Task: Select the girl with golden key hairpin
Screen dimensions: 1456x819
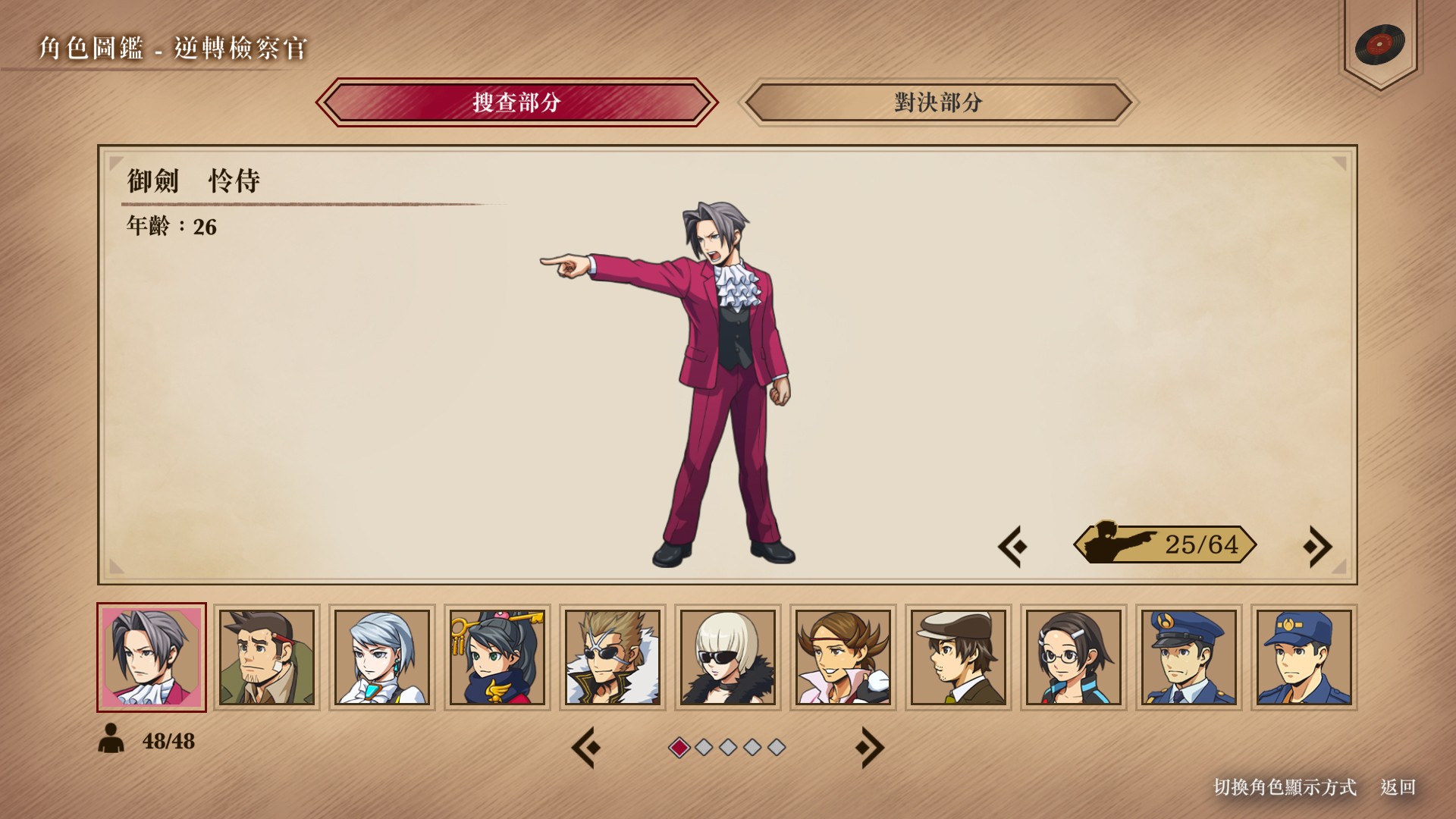Action: pyautogui.click(x=497, y=657)
